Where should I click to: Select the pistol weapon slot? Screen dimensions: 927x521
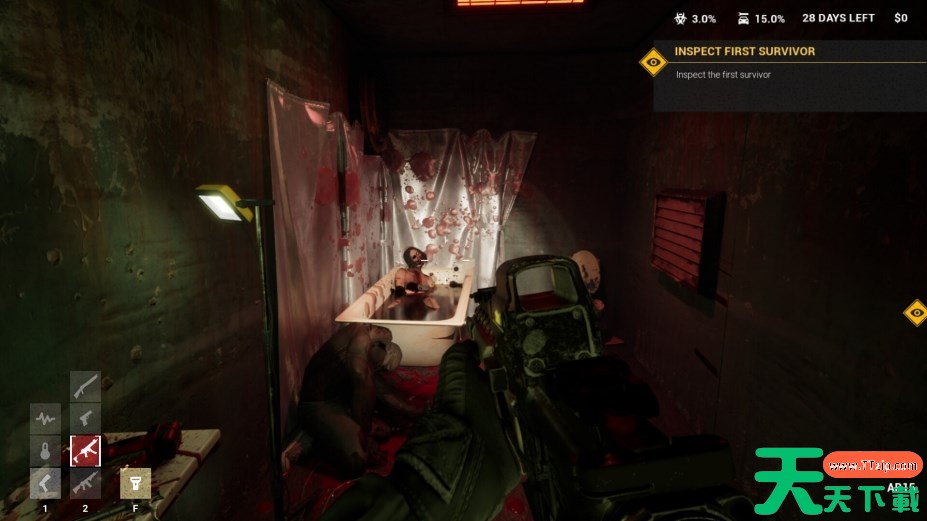point(85,418)
